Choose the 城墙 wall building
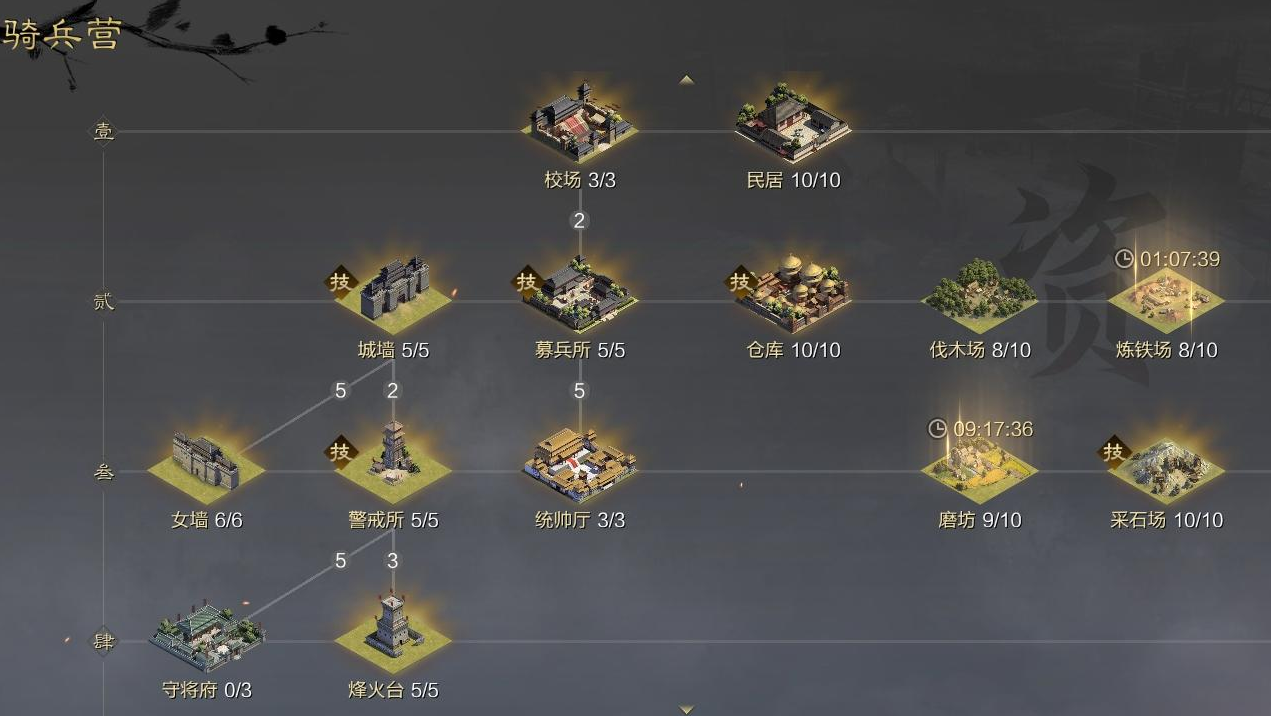The height and width of the screenshot is (716, 1271). [x=393, y=294]
